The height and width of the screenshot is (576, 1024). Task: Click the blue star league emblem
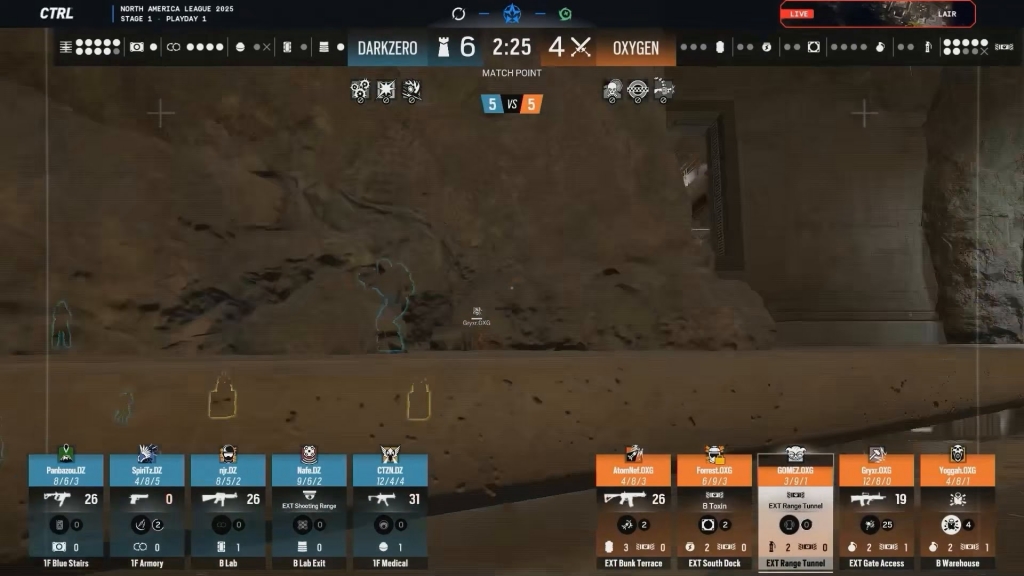click(512, 14)
